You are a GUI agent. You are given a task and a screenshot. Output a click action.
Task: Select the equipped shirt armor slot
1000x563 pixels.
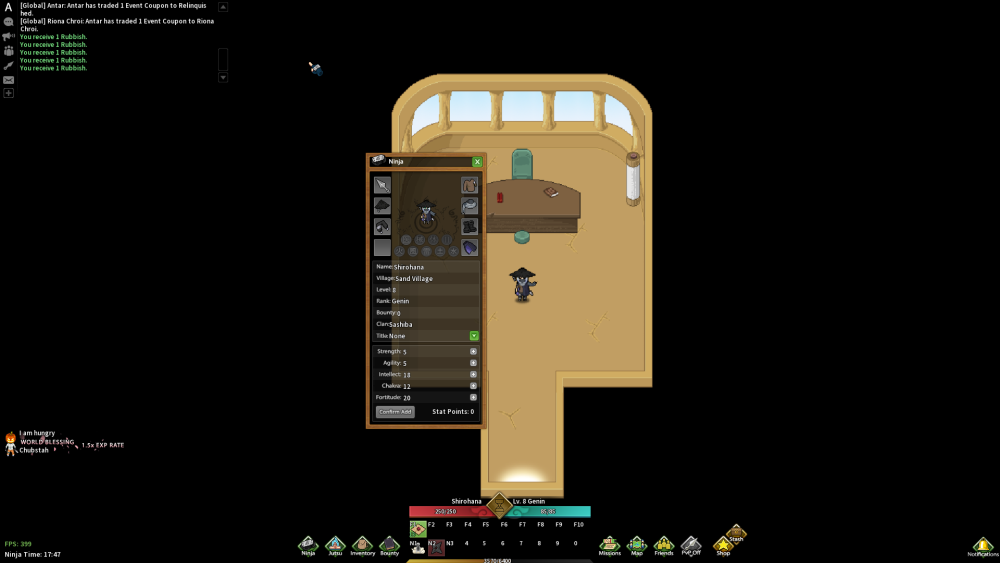[x=469, y=185]
